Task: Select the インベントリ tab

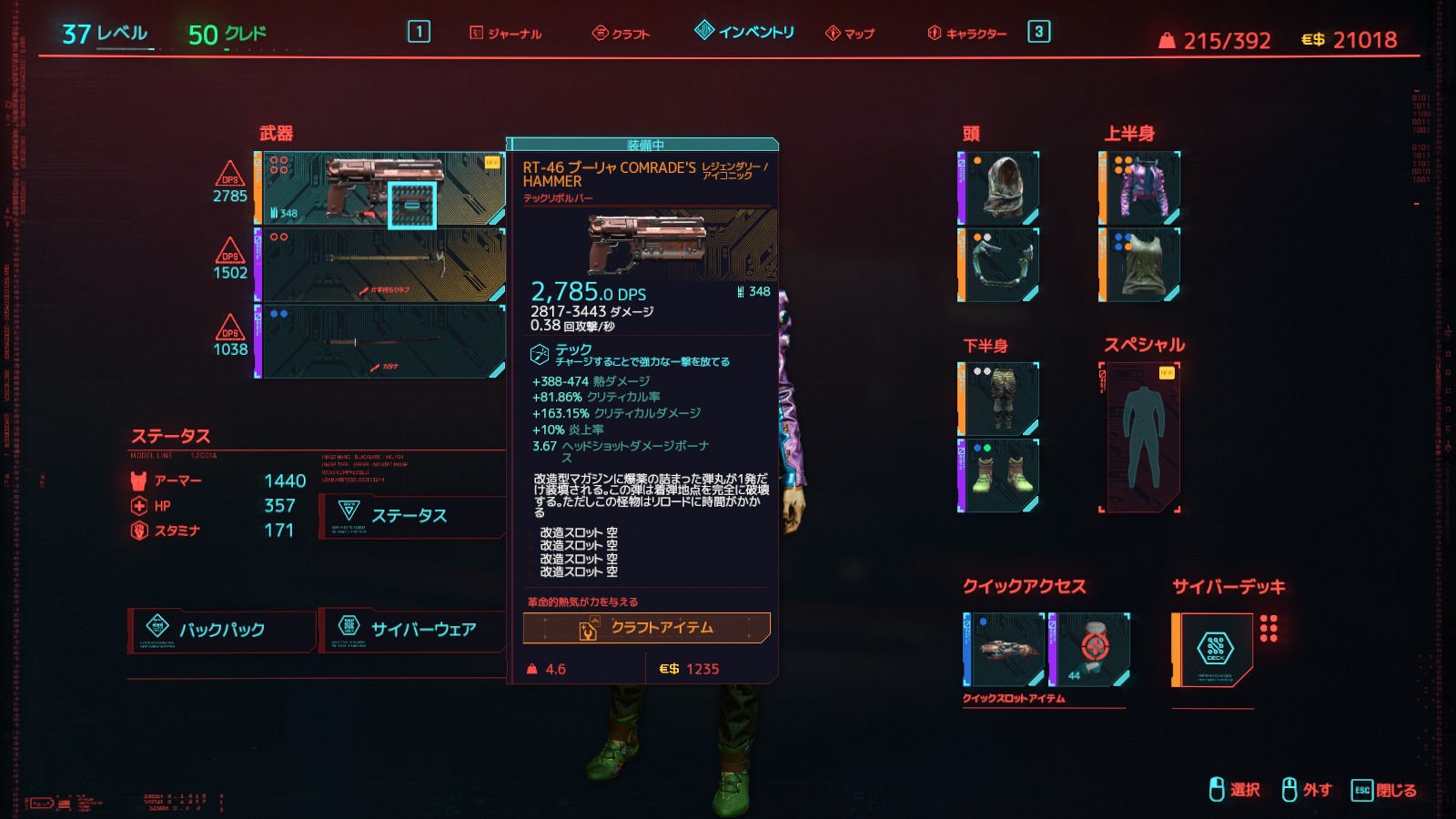Action: click(x=745, y=32)
